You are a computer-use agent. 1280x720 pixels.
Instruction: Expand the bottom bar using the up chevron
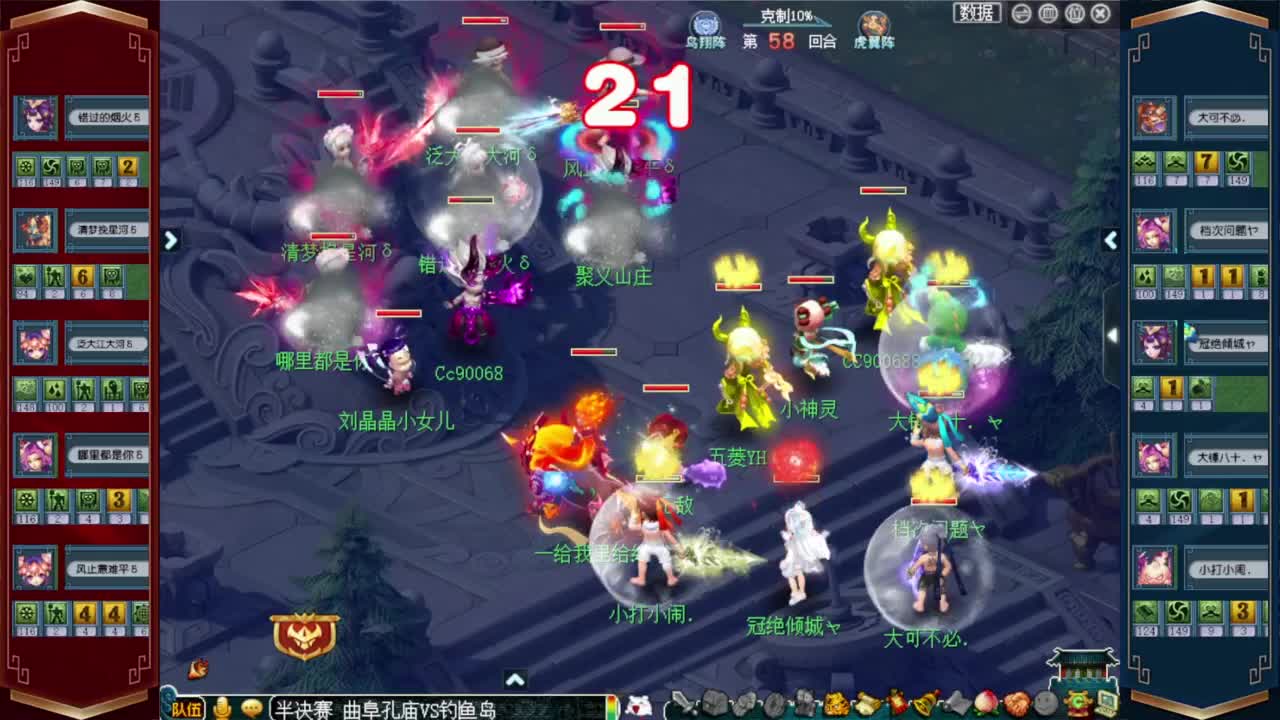click(516, 677)
